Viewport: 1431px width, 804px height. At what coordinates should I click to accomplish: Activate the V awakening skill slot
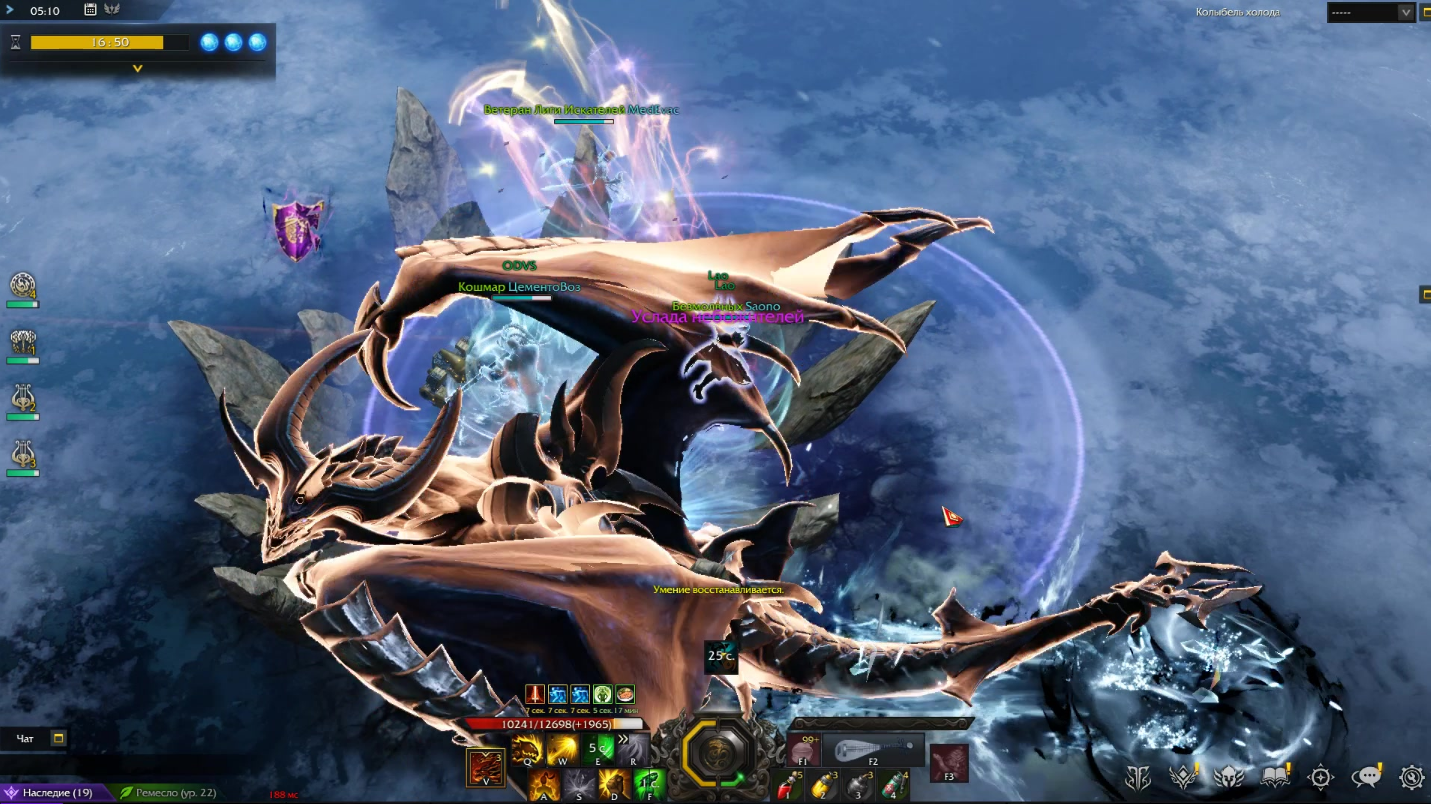click(x=486, y=768)
